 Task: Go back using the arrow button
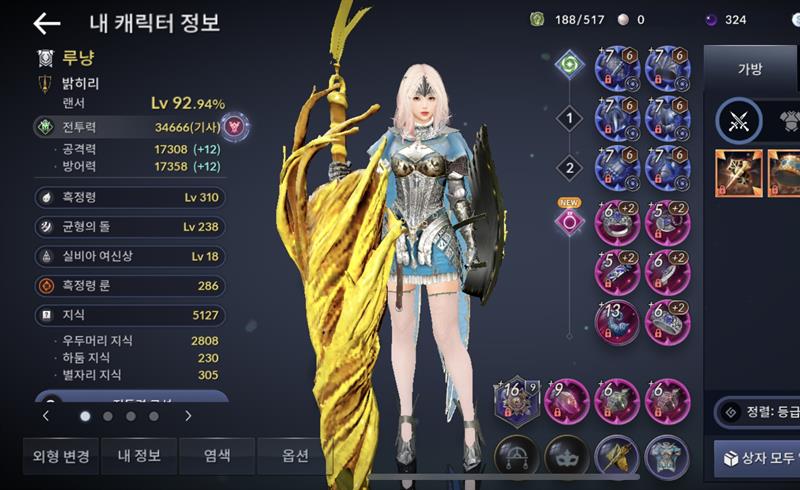click(46, 23)
